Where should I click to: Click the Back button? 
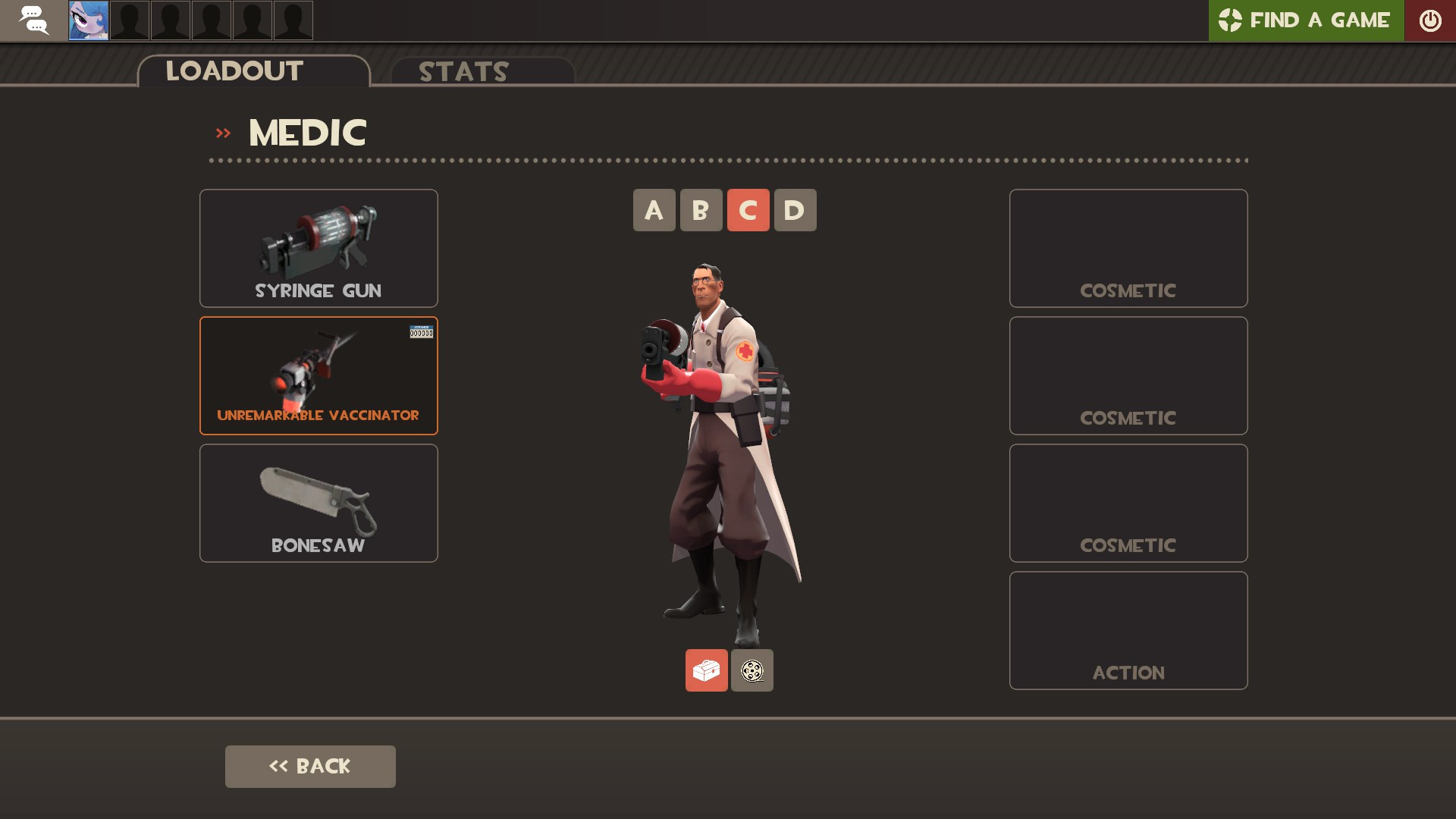point(309,766)
